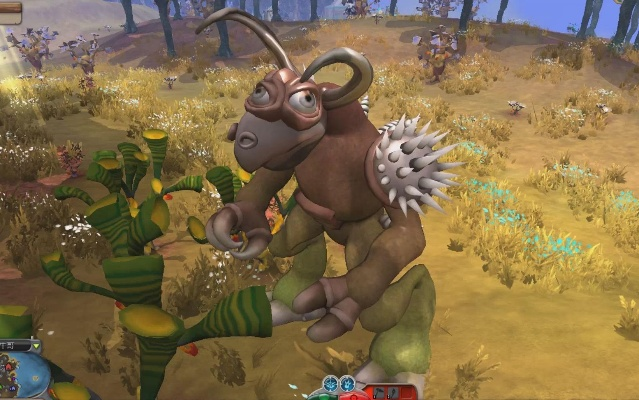
Task: Select the red nest marker on minimap
Action: tap(8, 367)
